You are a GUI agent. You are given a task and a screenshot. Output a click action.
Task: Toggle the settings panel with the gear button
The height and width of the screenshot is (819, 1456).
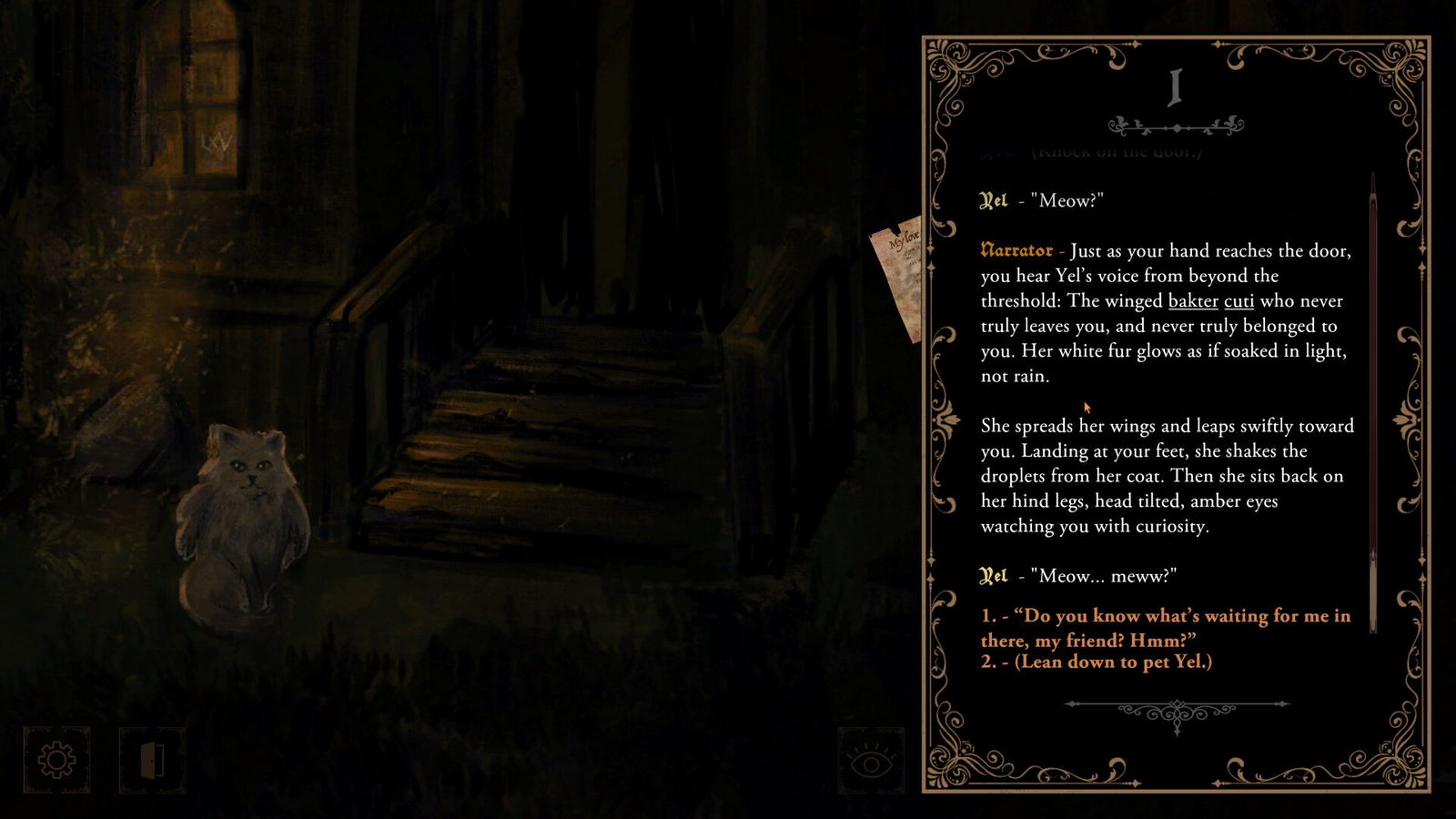pos(56,758)
